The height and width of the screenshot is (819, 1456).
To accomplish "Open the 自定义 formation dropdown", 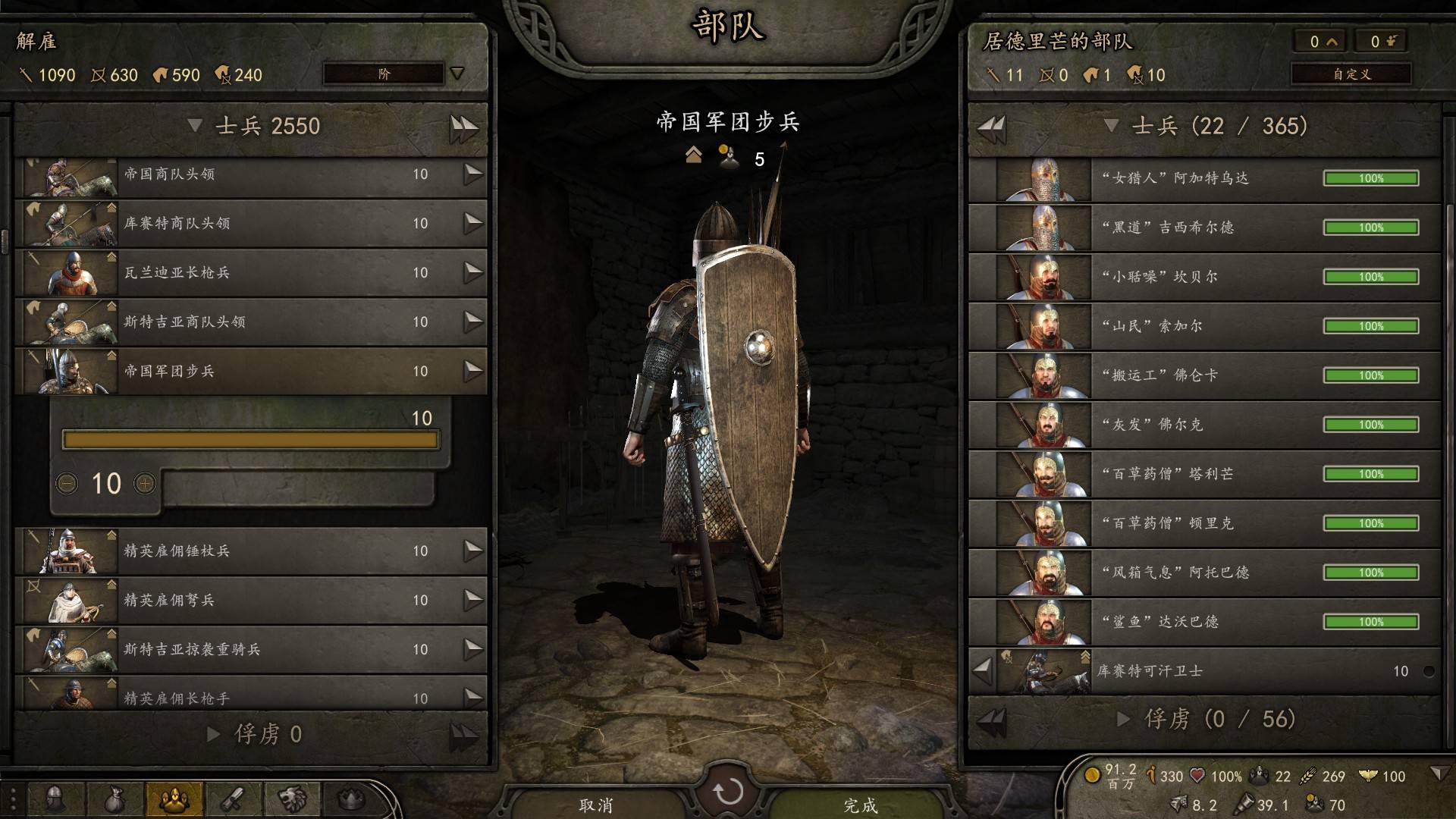I will point(1351,74).
